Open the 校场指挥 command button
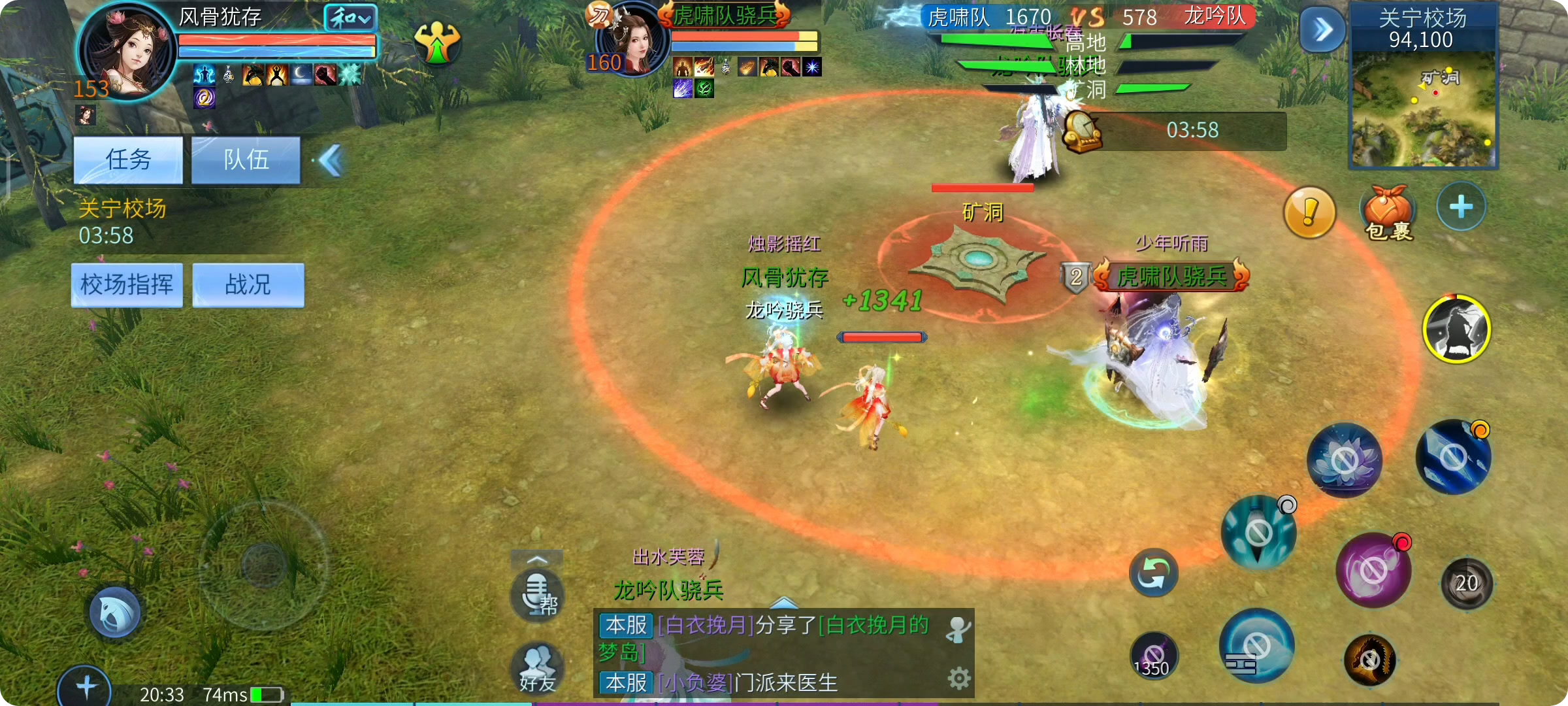Screen dimensions: 1568x706 click(127, 285)
